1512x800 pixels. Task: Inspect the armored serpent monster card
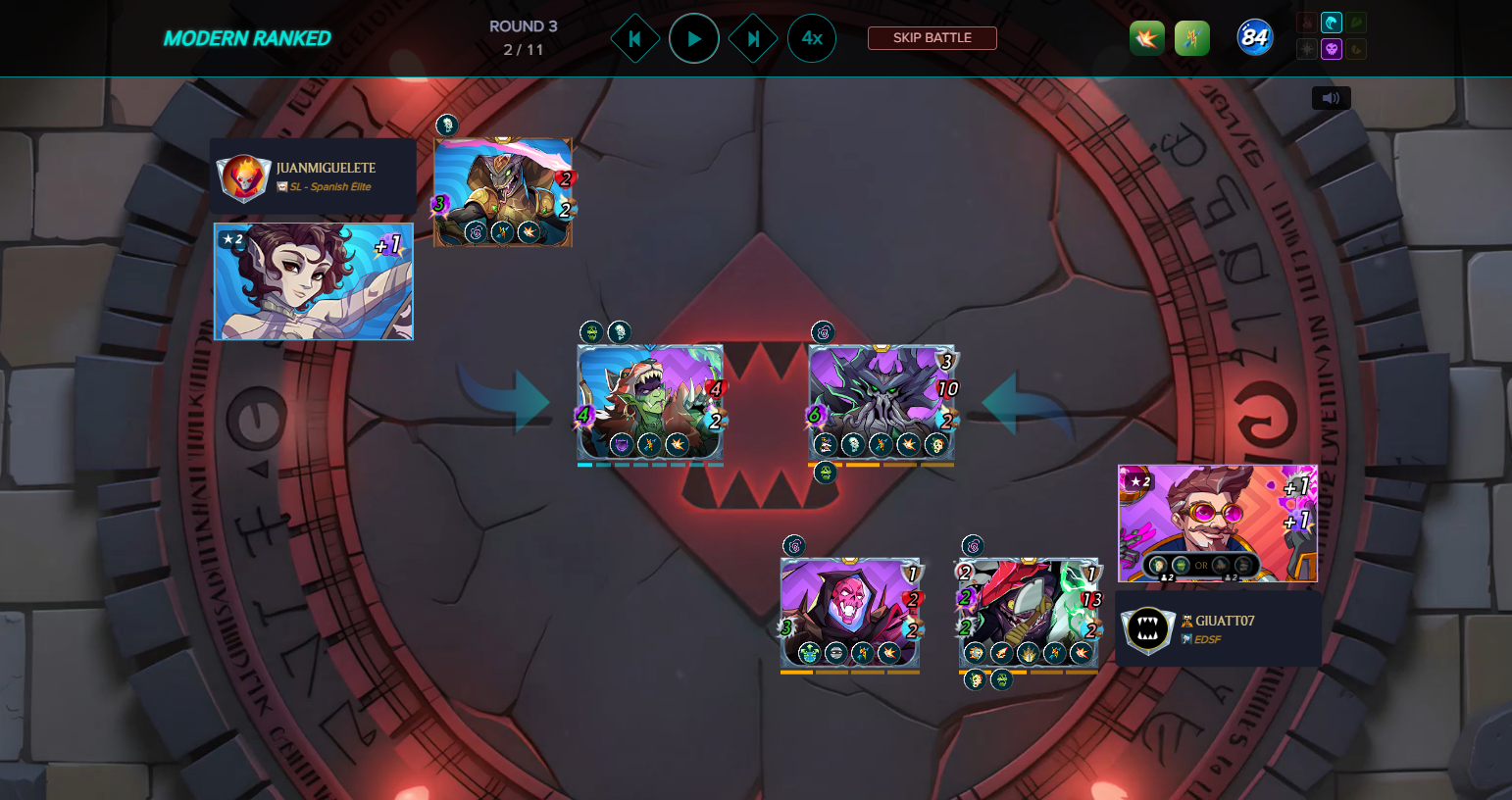click(x=503, y=192)
